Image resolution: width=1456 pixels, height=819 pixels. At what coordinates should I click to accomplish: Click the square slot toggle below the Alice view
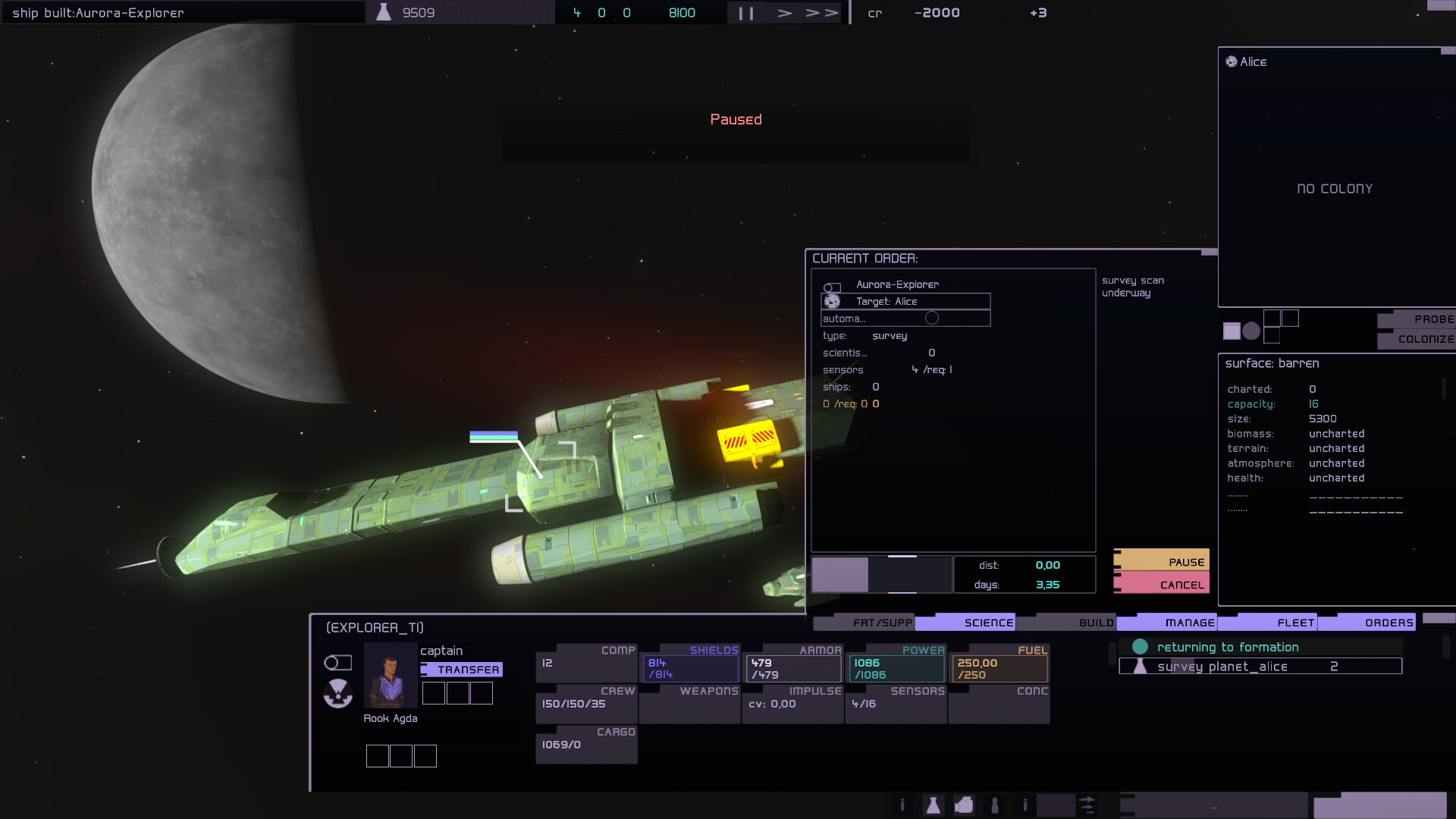tap(1232, 331)
